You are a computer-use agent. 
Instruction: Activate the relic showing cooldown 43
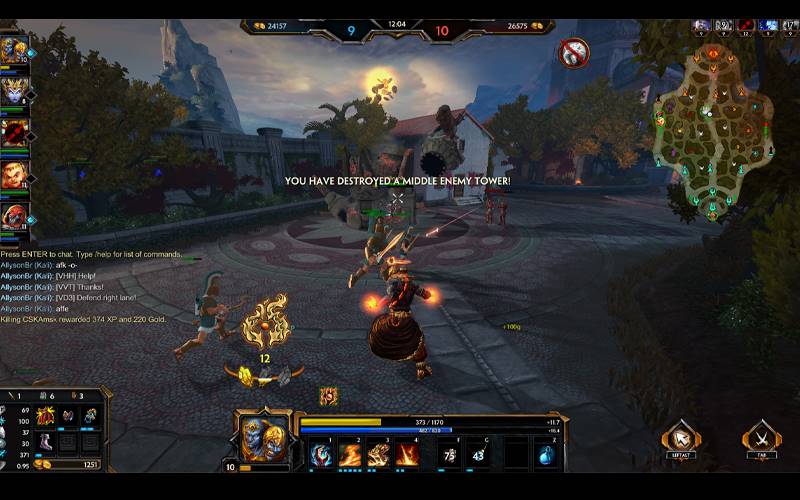[x=479, y=455]
